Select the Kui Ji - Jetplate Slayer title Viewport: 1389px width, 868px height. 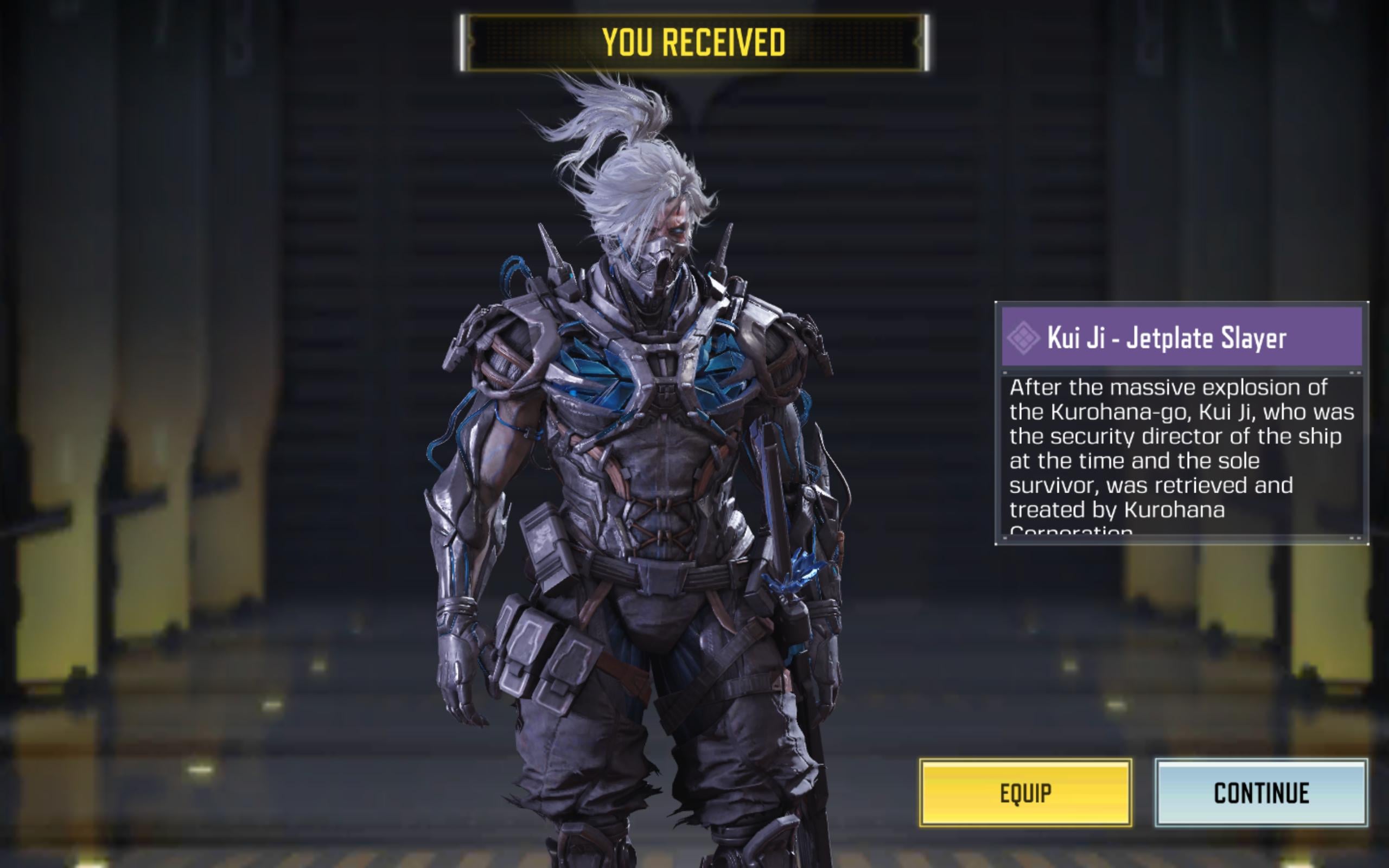(x=1167, y=337)
